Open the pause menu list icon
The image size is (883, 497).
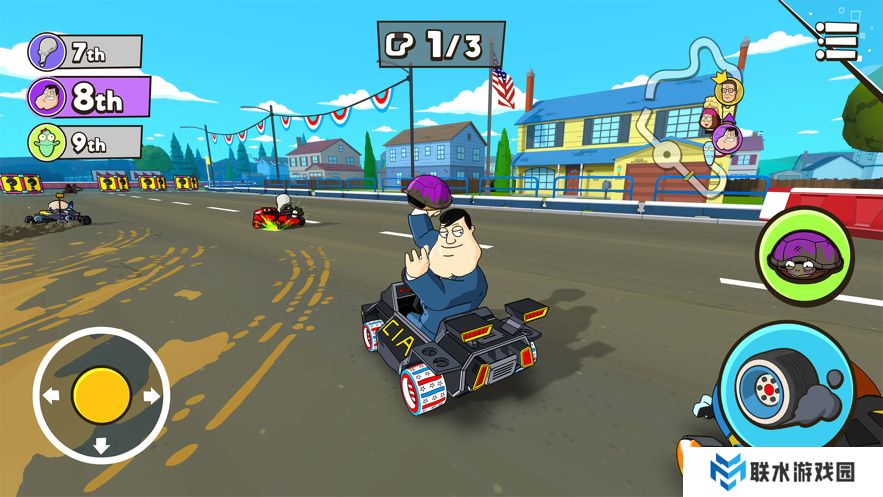tap(836, 41)
